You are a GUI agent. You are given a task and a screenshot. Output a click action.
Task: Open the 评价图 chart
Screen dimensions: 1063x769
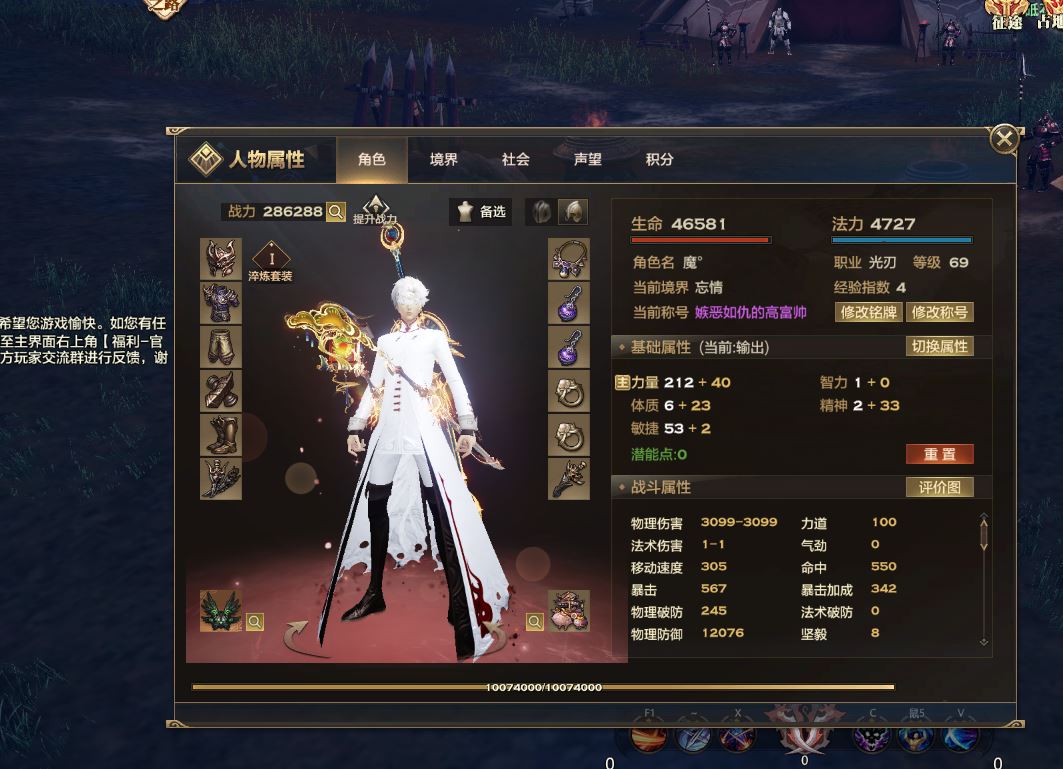(939, 487)
